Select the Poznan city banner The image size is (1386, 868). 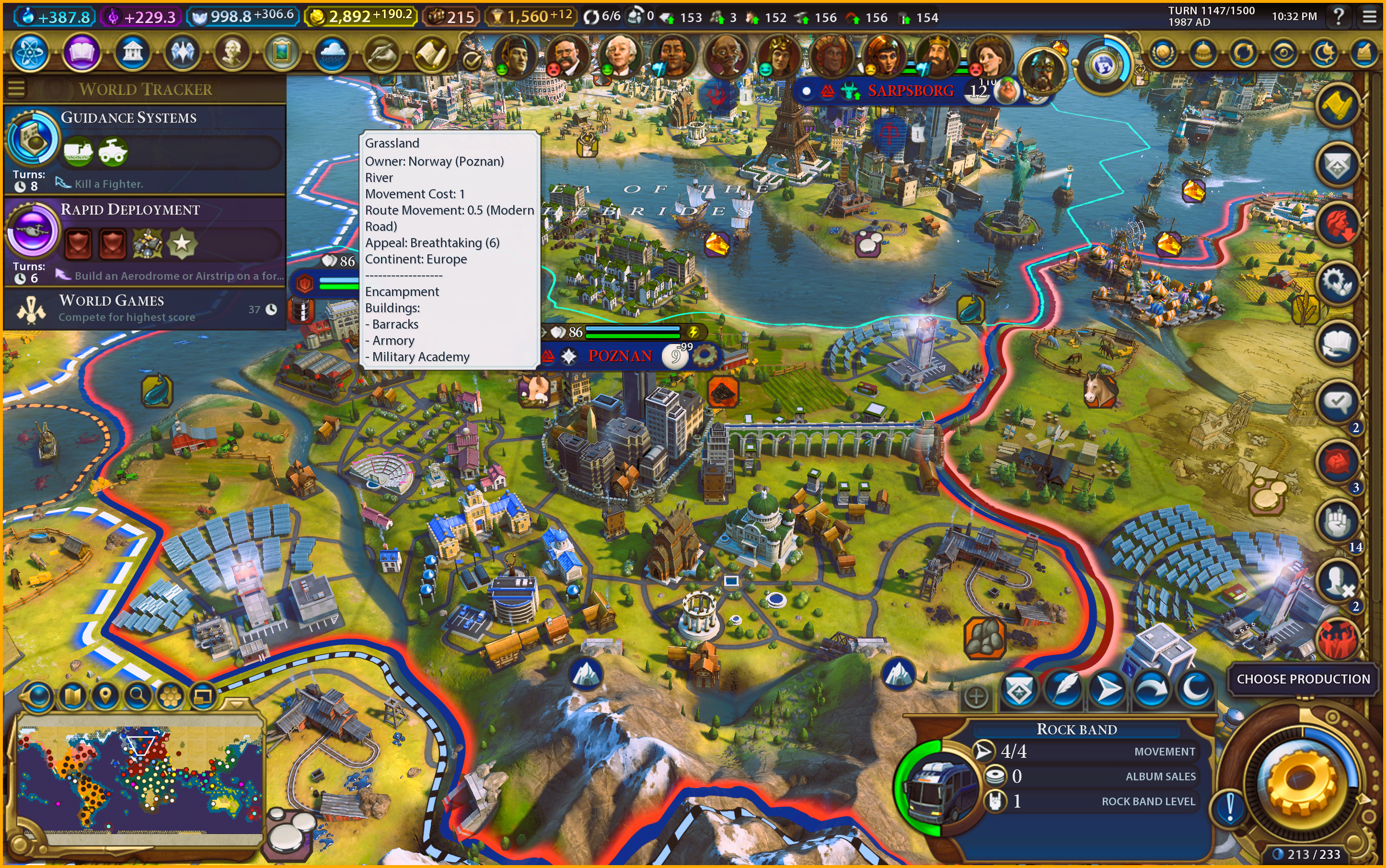[x=620, y=356]
